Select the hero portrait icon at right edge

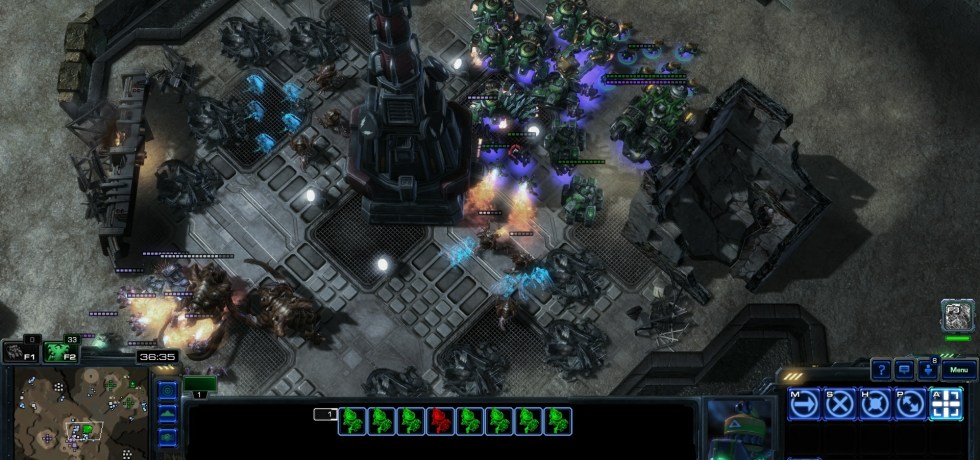coord(956,315)
